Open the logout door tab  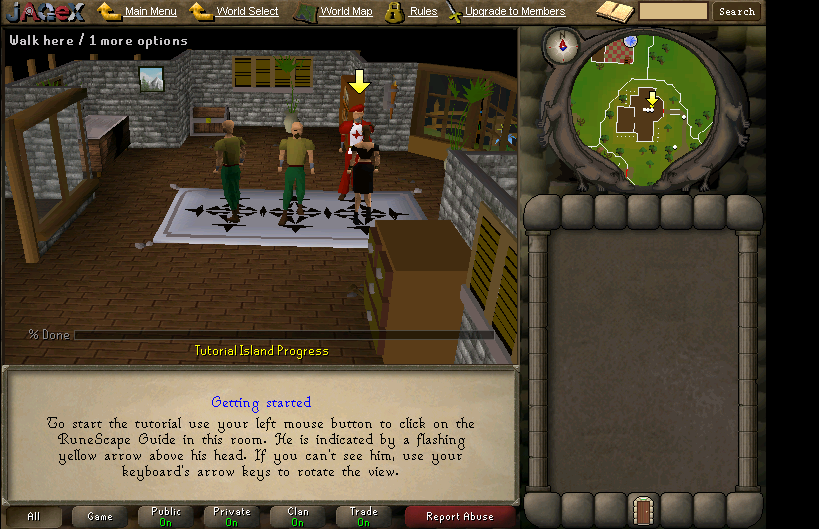pyautogui.click(x=643, y=511)
